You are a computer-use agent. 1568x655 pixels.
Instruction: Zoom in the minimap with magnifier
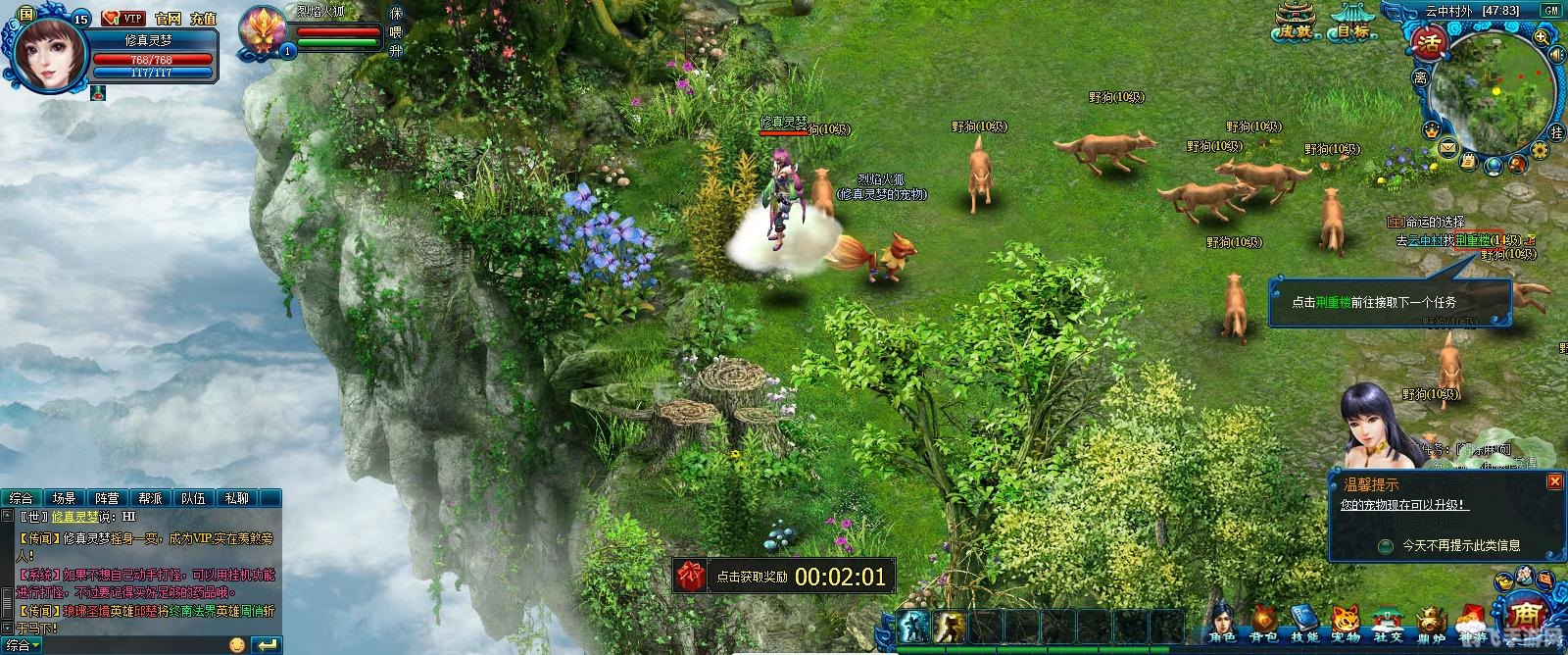pyautogui.click(x=1542, y=37)
